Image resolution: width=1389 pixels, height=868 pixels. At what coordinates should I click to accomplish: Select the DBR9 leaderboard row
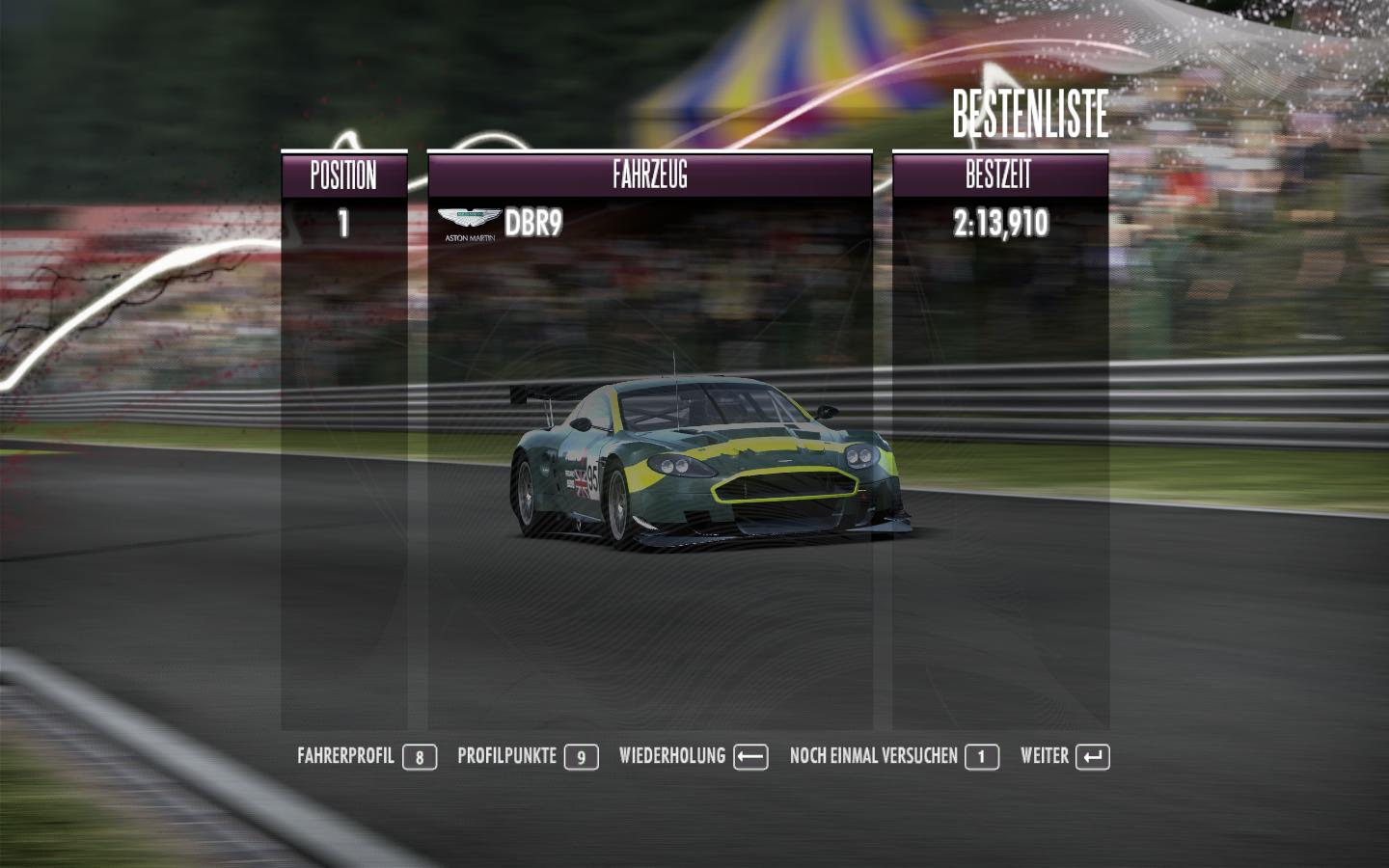(649, 224)
